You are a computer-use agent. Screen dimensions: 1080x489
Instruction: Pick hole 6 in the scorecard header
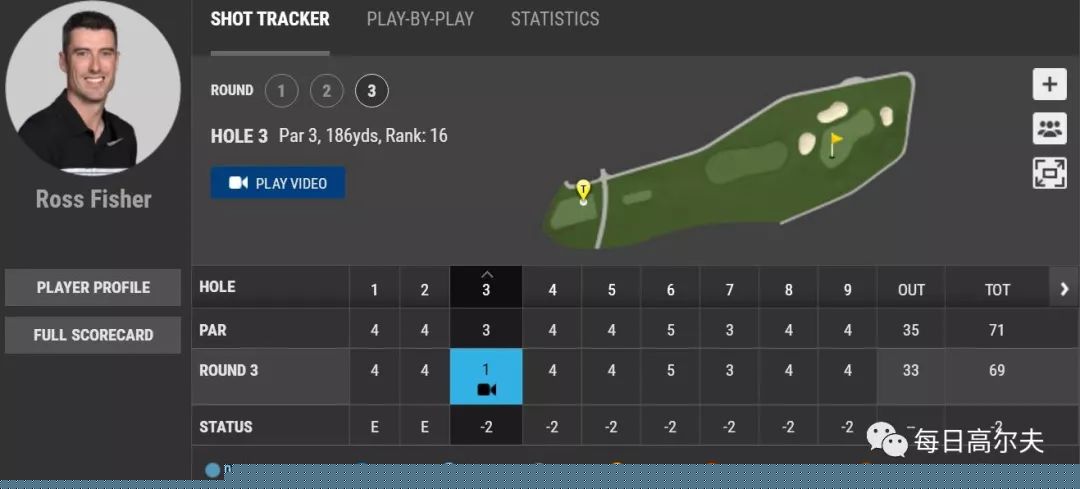click(670, 290)
